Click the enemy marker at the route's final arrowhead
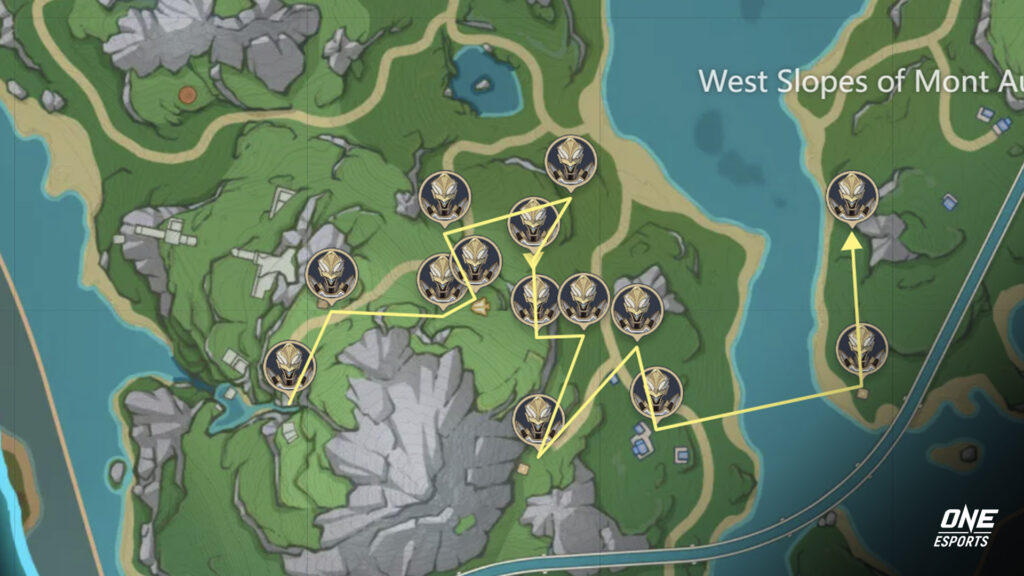1024x576 pixels. pos(852,196)
